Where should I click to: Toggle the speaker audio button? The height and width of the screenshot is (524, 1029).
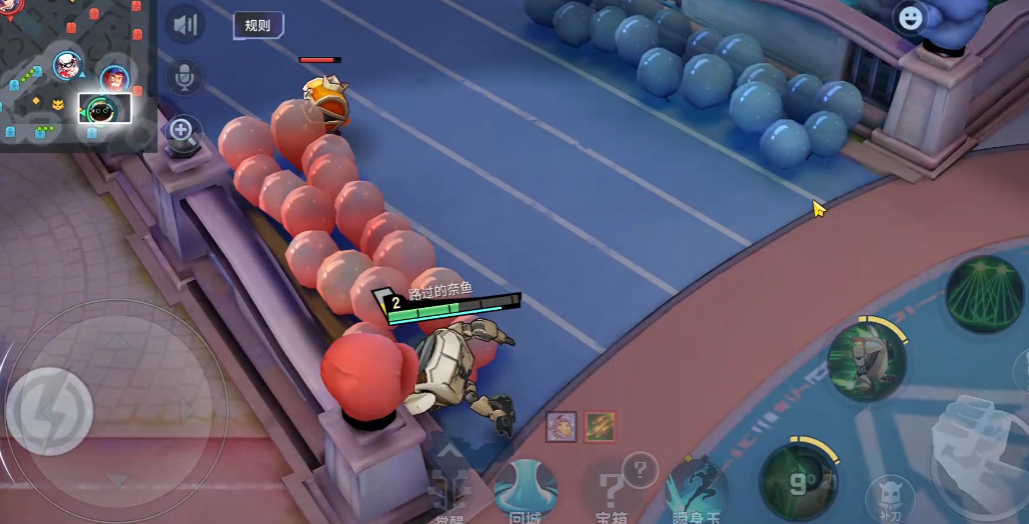click(185, 25)
